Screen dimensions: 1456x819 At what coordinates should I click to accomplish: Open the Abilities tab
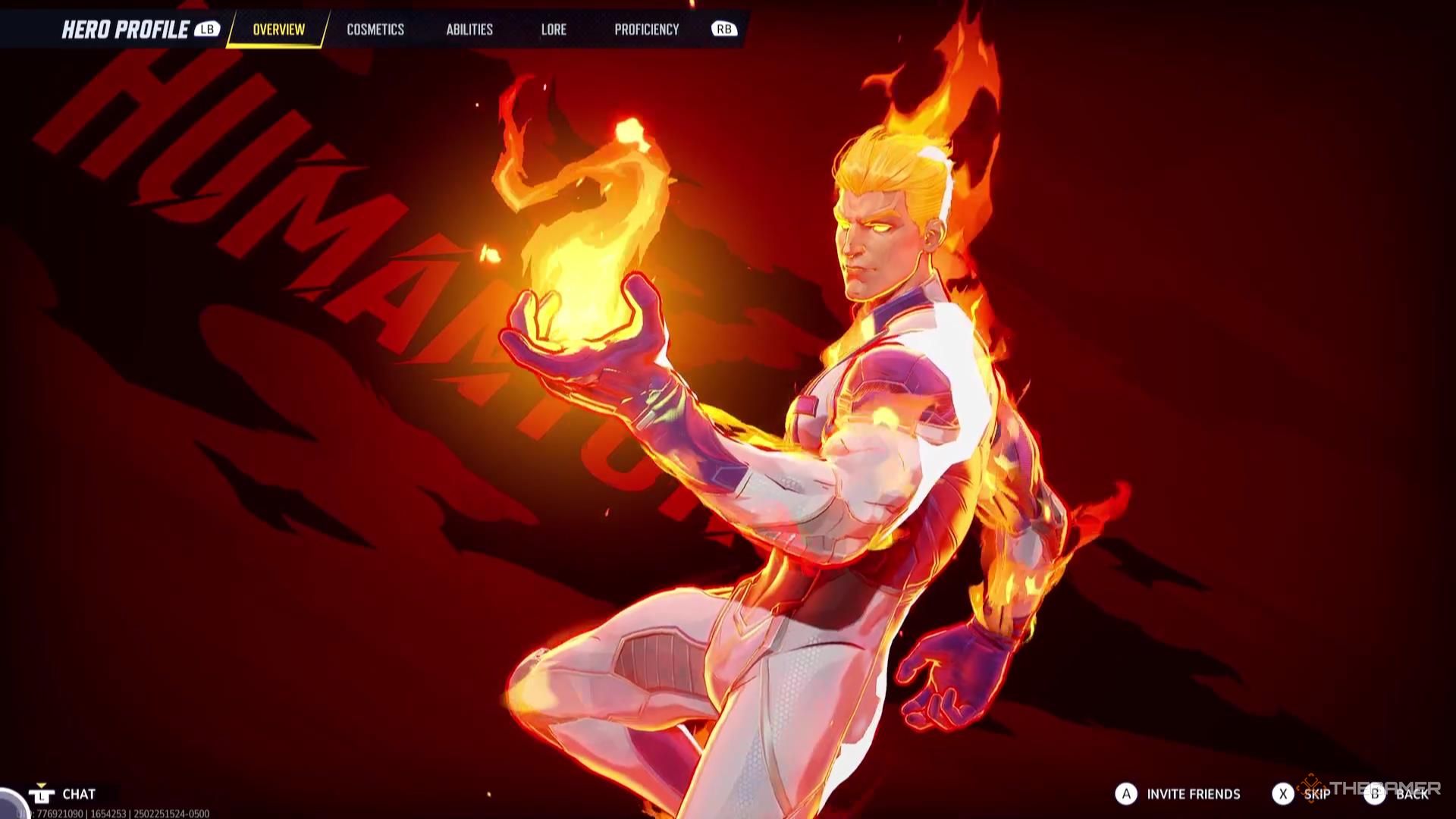[x=470, y=30]
